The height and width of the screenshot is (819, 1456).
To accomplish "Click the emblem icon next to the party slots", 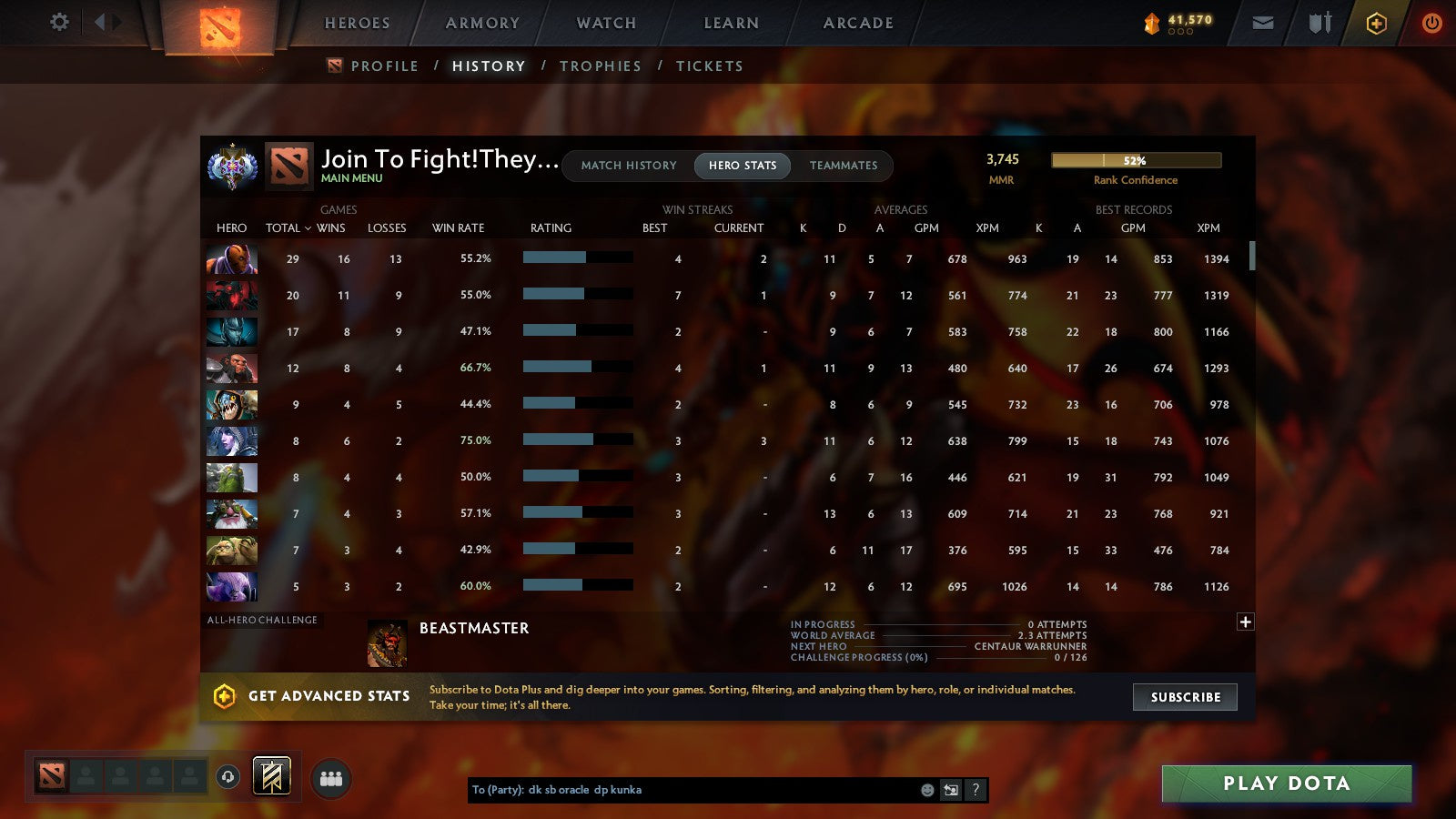I will tap(271, 775).
